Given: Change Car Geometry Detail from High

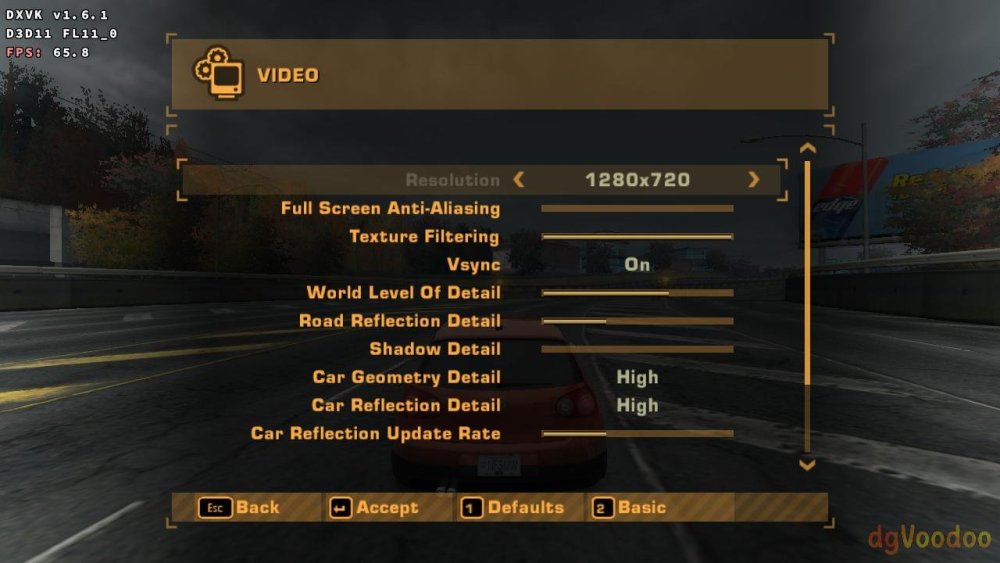Looking at the screenshot, I should [637, 377].
